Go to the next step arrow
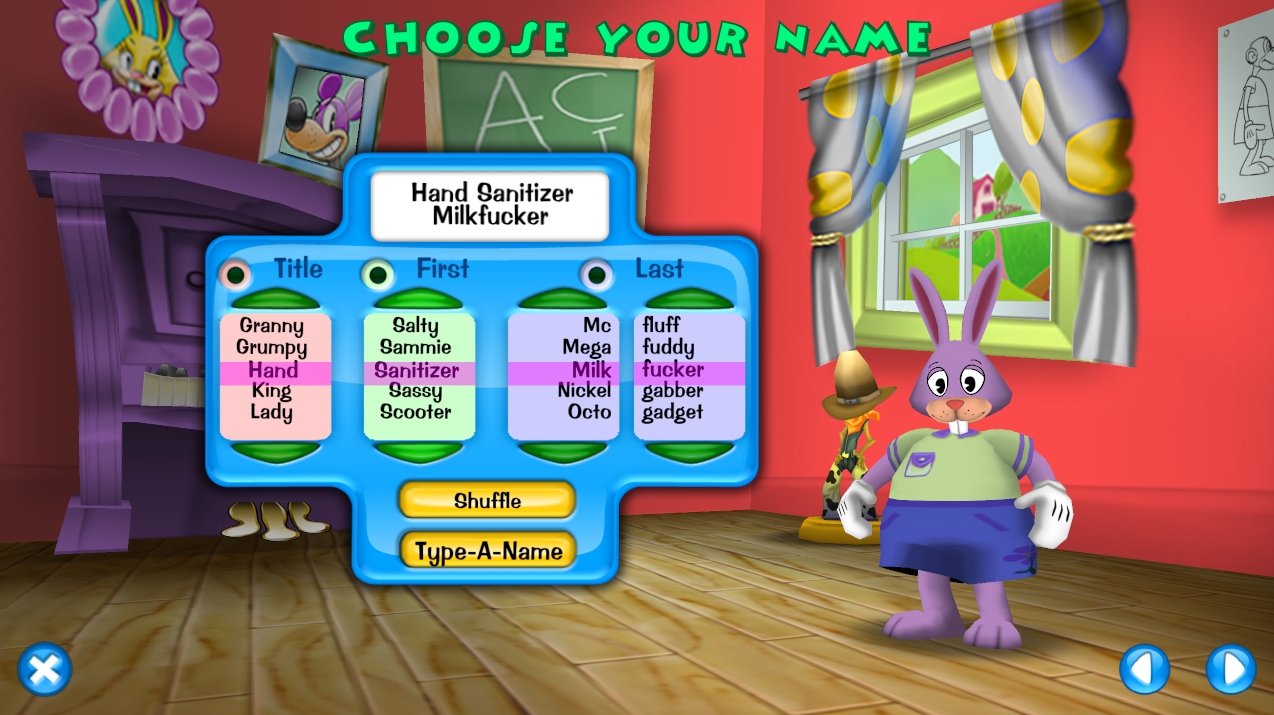1274x715 pixels. (x=1230, y=669)
